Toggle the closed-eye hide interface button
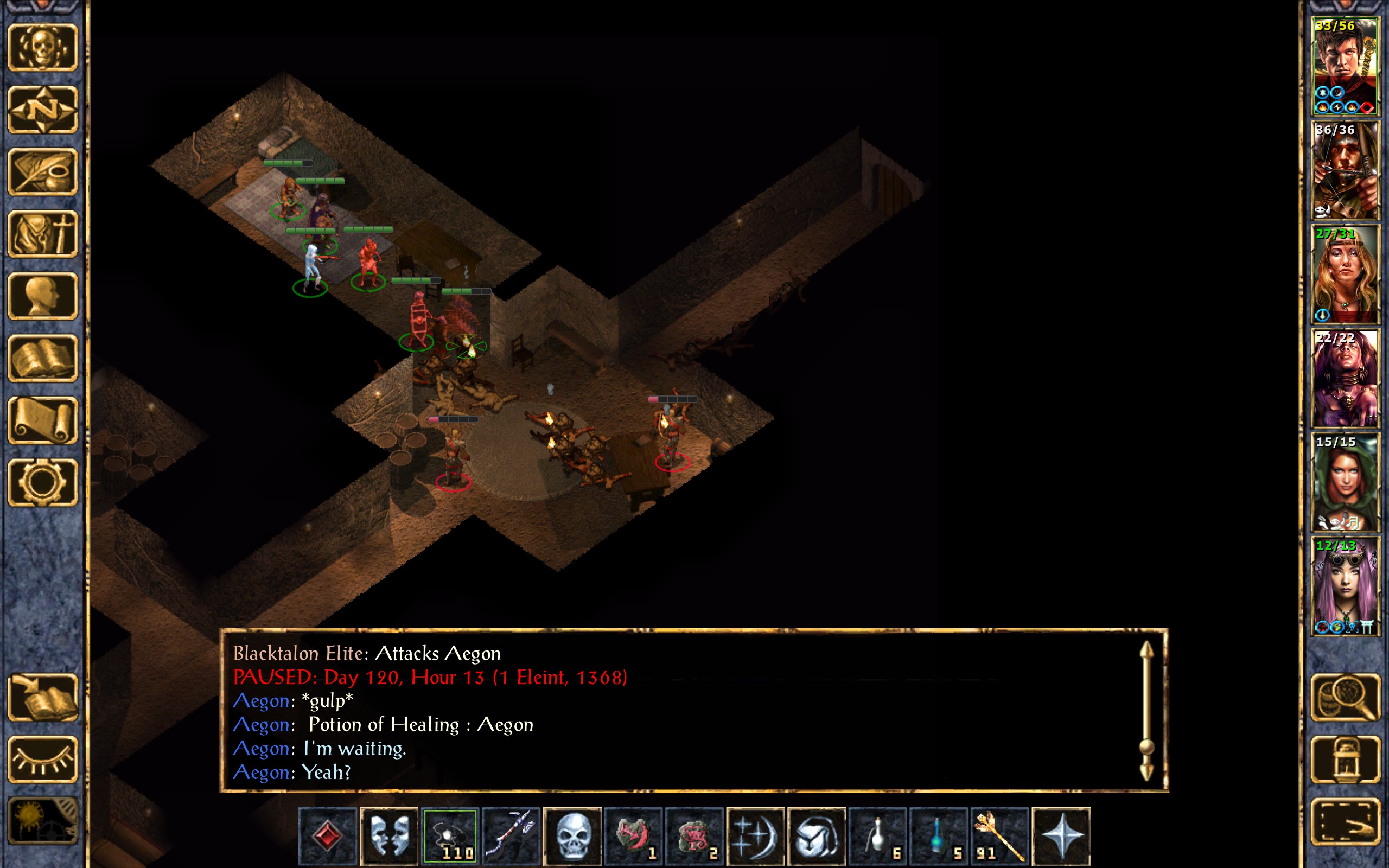Image resolution: width=1389 pixels, height=868 pixels. coord(42,759)
